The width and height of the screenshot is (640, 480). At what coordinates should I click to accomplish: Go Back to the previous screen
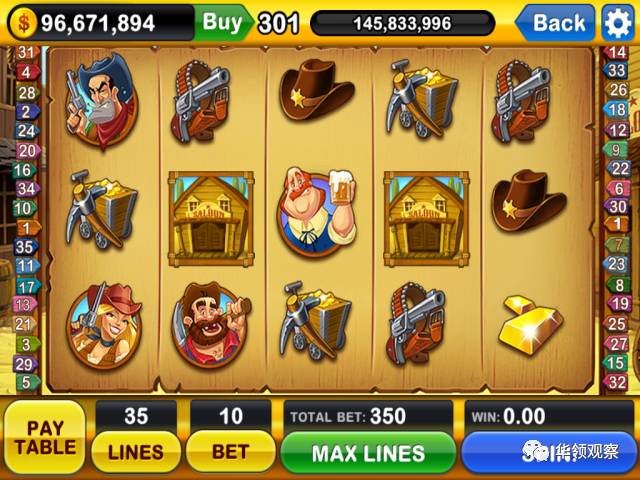tap(558, 22)
